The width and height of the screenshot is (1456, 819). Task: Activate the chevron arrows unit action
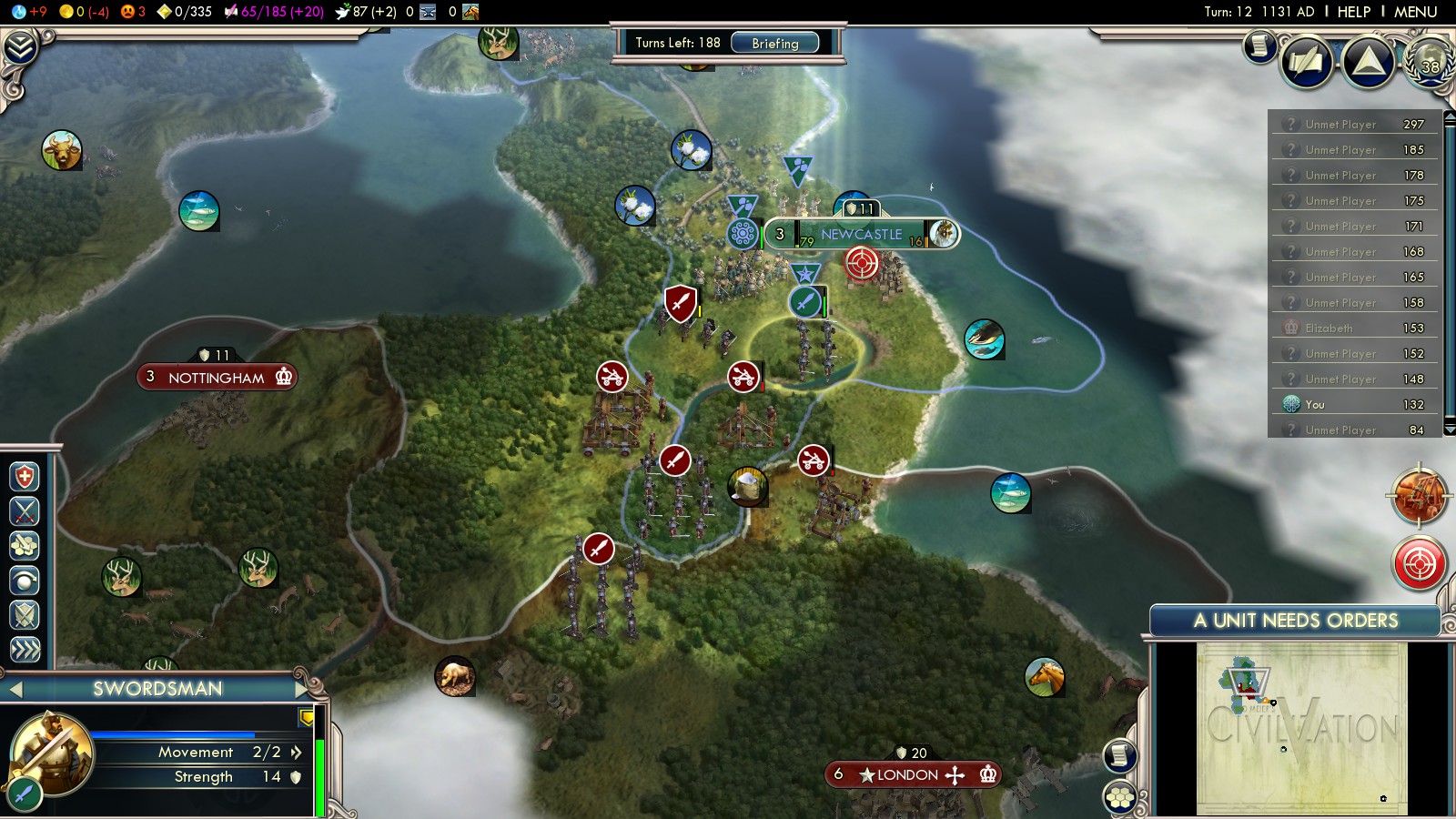pos(25,649)
